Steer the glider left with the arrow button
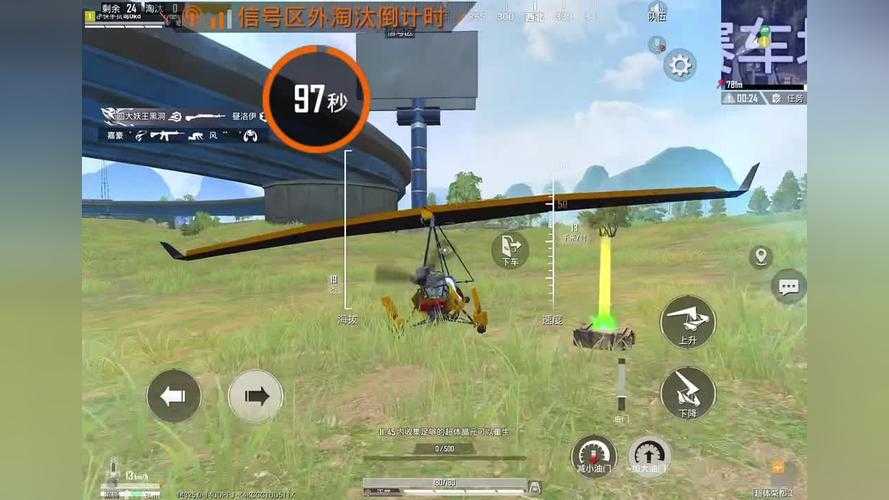This screenshot has height=500, width=889. 174,396
